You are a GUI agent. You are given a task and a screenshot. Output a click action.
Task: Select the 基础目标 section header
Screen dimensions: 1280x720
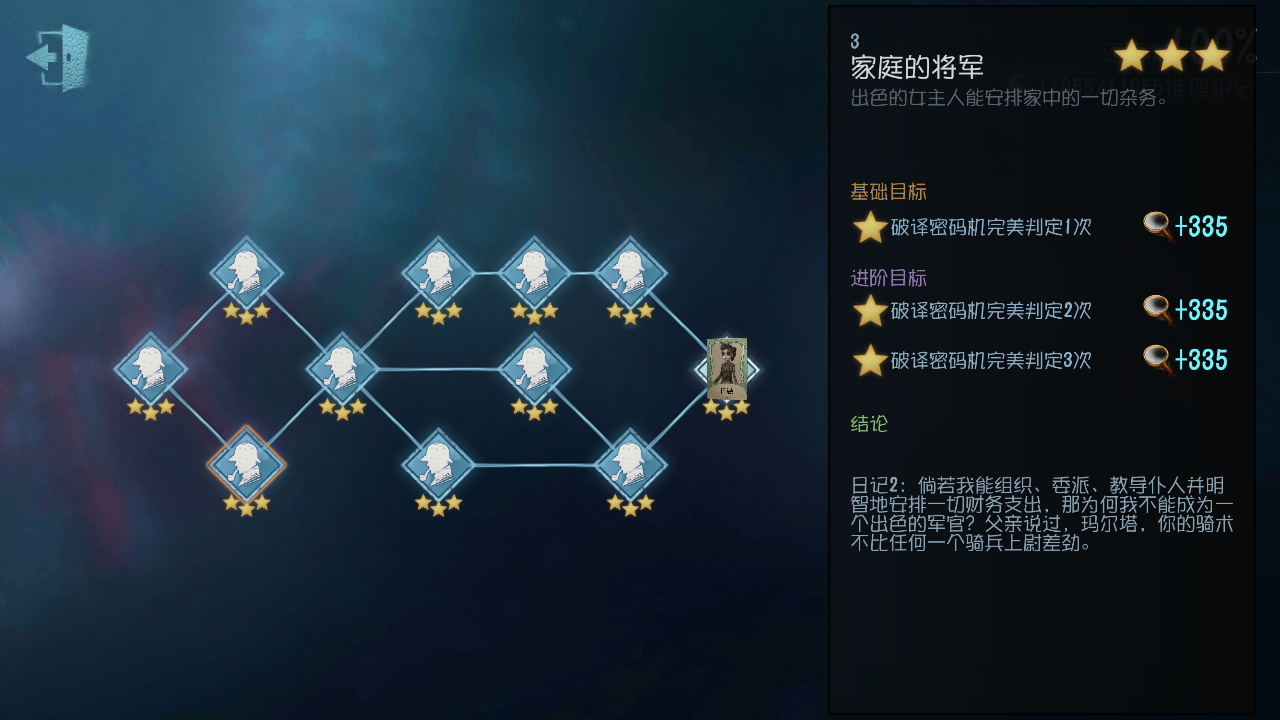tap(888, 191)
